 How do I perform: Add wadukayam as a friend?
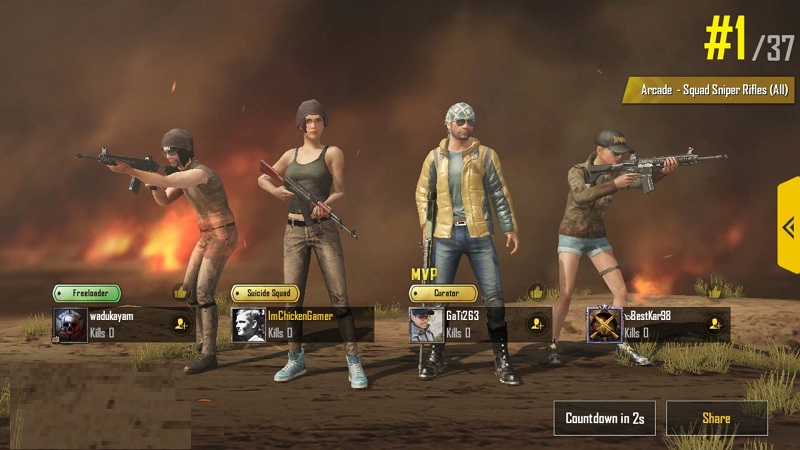coord(180,324)
